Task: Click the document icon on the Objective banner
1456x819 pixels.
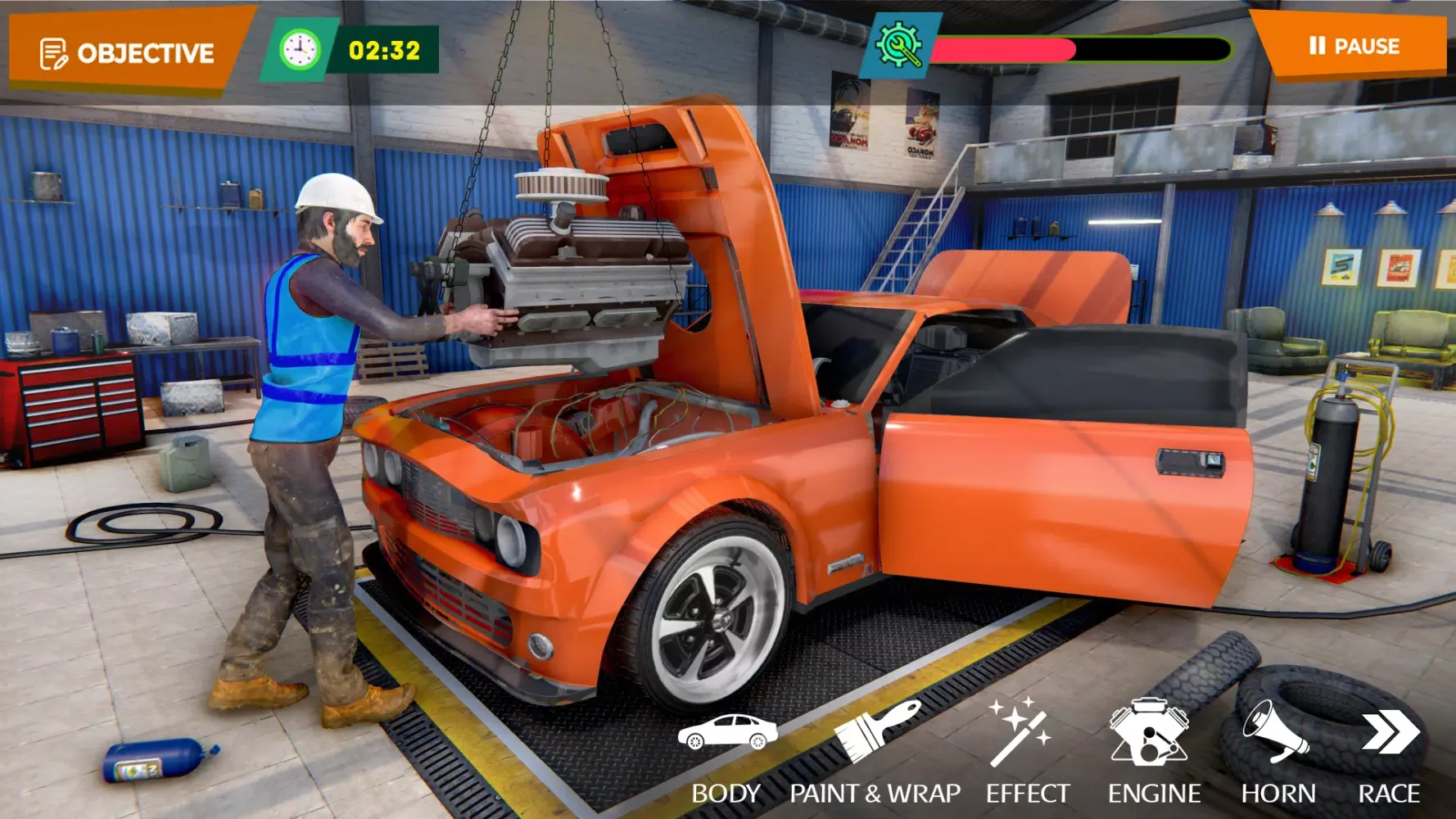Action: pyautogui.click(x=52, y=51)
